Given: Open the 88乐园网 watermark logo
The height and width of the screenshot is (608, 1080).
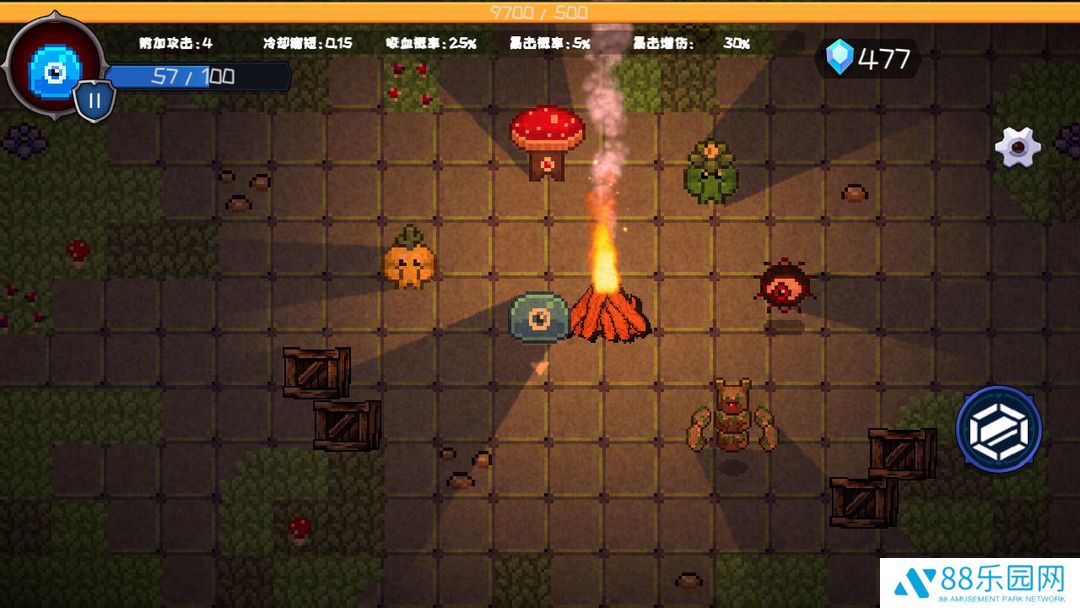Looking at the screenshot, I should [x=978, y=582].
